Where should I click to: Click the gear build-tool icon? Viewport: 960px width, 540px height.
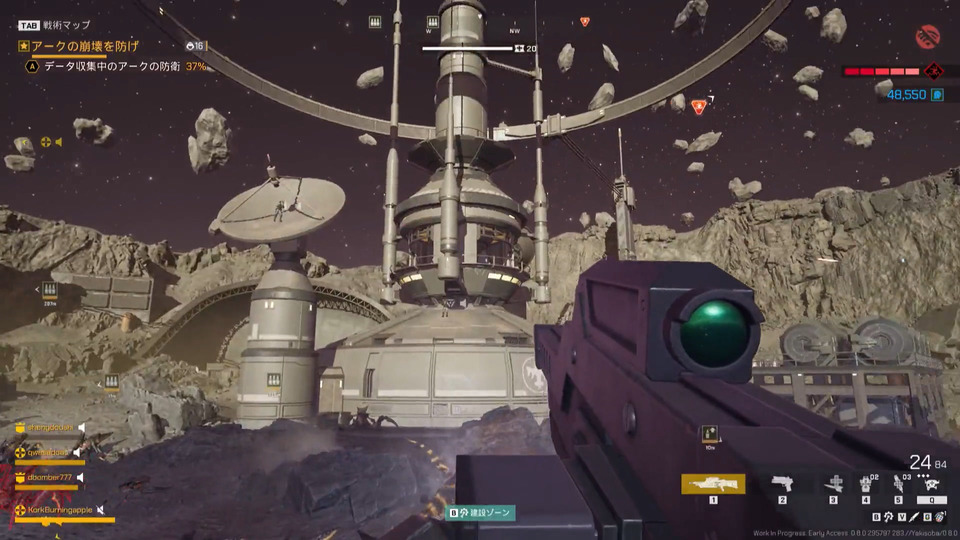[x=888, y=517]
